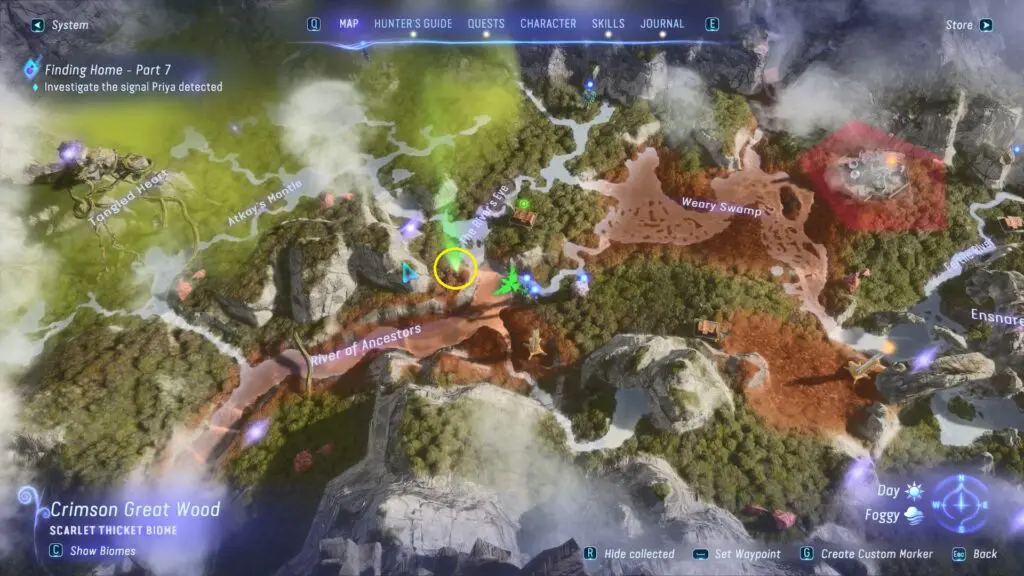Click the red-highlighted RDA base marker

click(x=872, y=177)
